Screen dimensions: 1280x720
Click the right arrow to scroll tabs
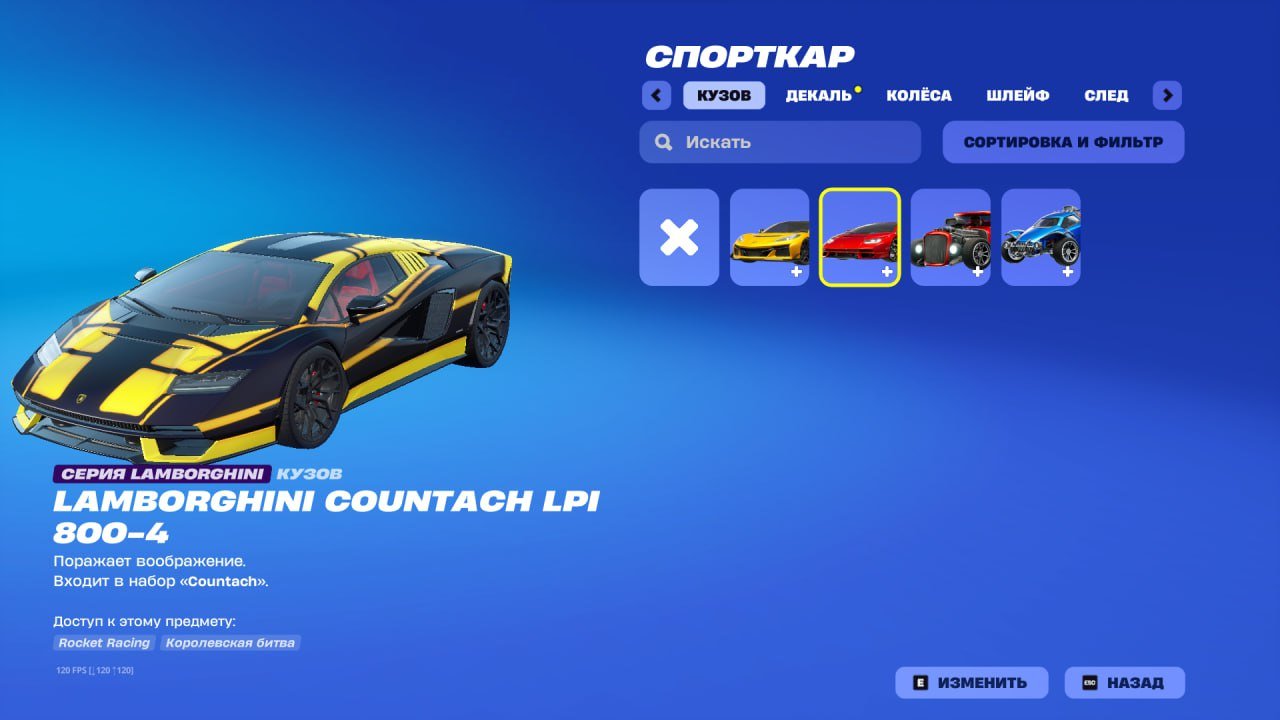1167,95
